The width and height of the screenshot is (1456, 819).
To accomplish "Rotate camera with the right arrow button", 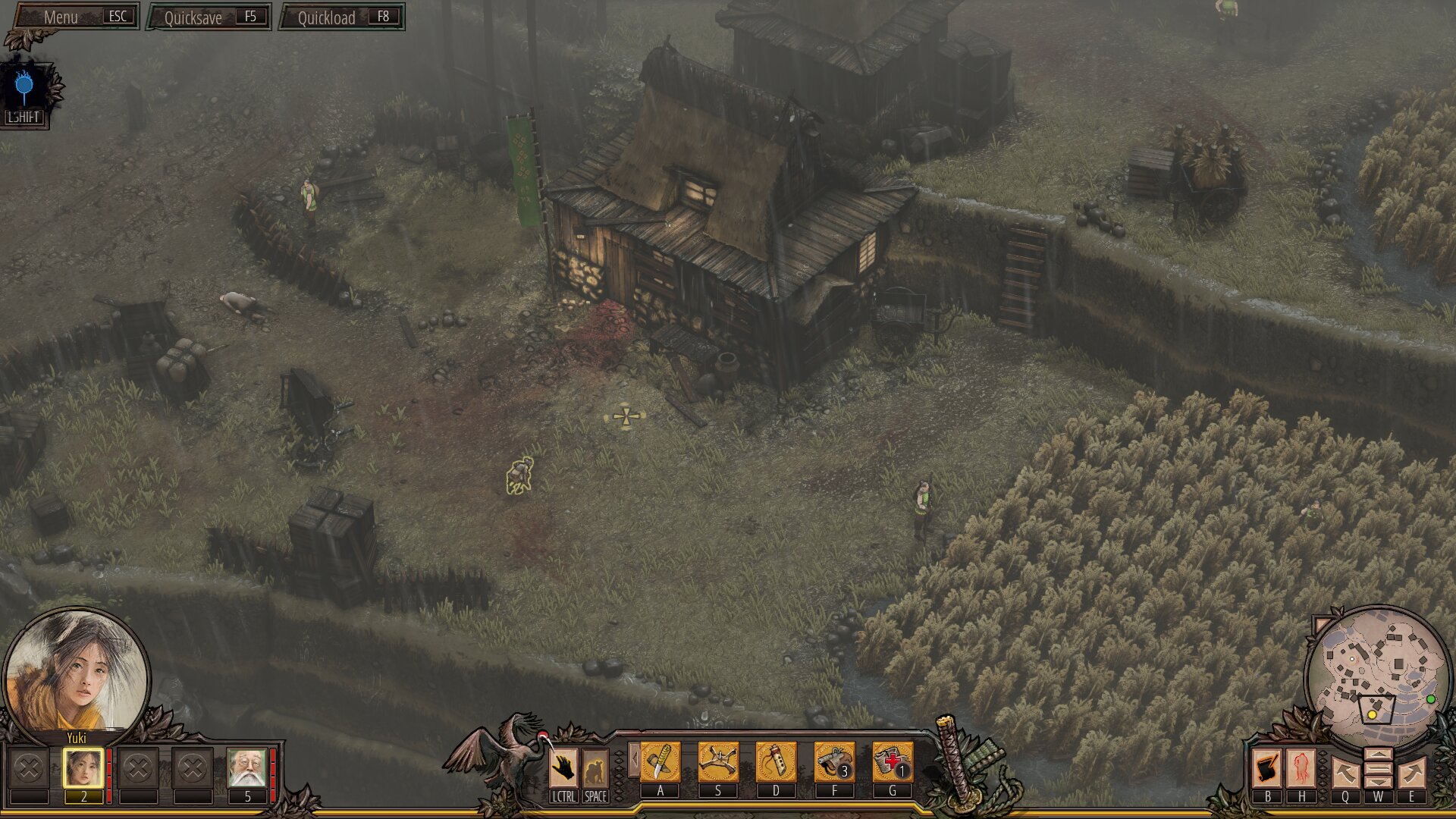I will coord(1412,773).
